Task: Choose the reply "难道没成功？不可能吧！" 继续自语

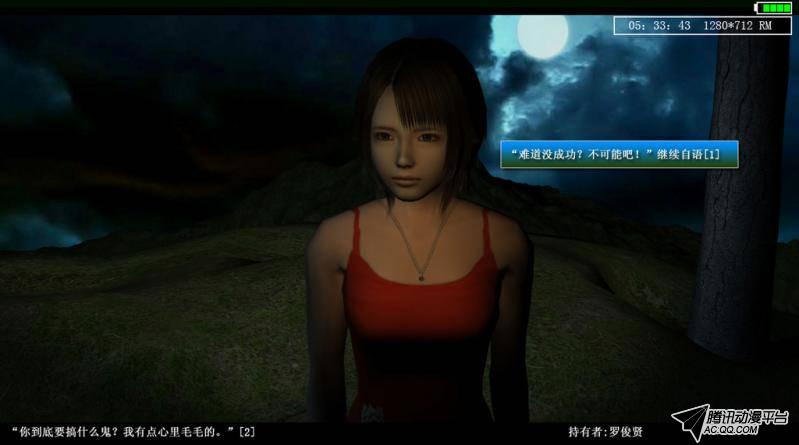Action: tap(619, 154)
